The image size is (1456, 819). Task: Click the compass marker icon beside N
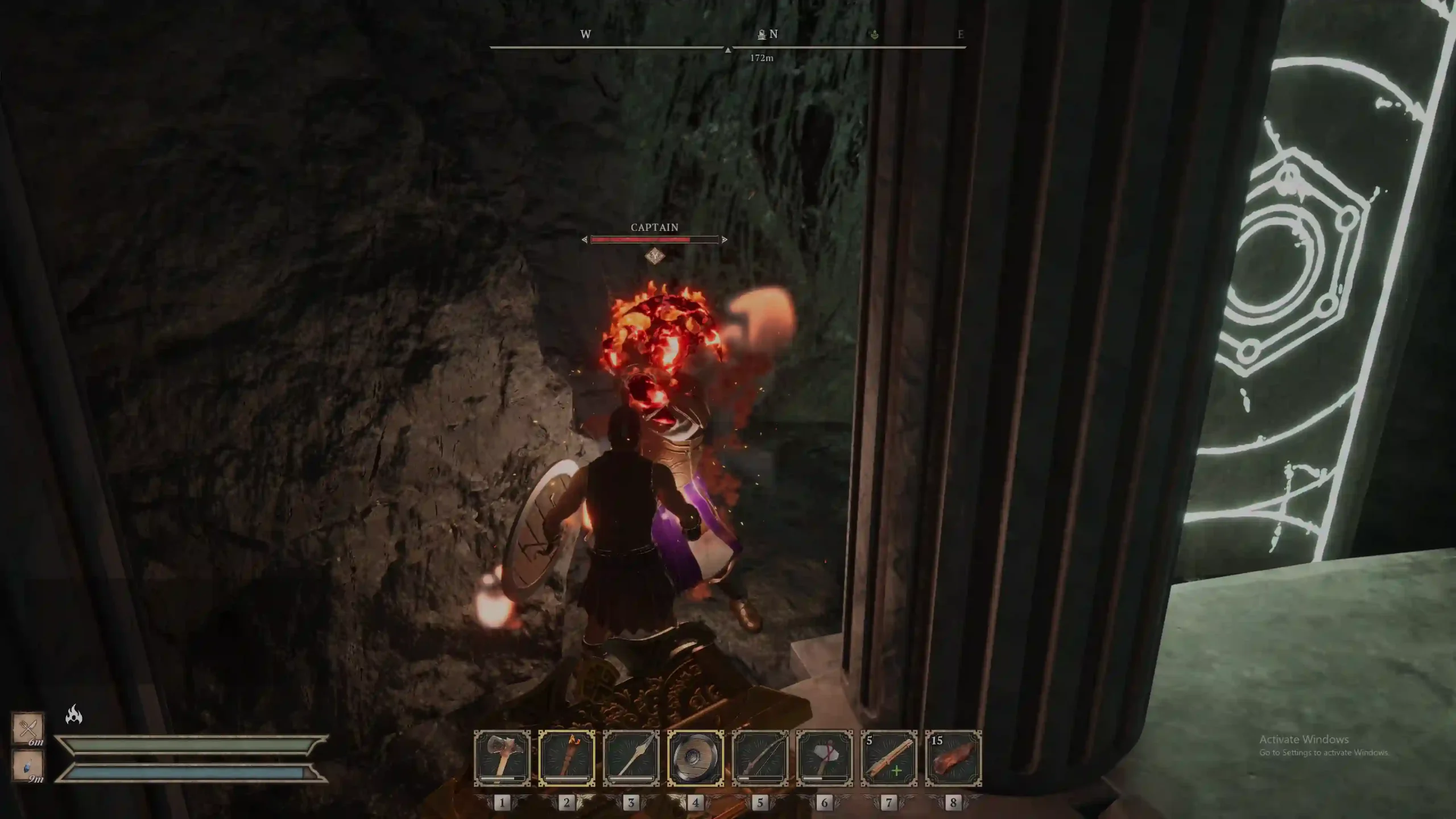click(762, 35)
